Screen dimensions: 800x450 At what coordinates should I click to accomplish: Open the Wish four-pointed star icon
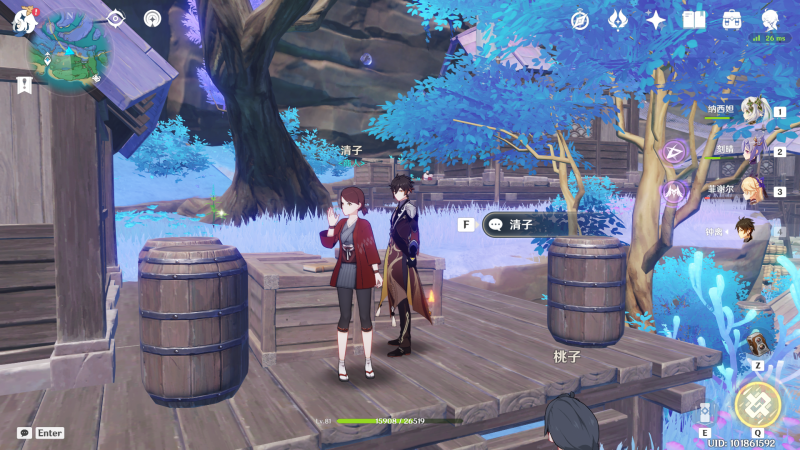click(x=656, y=19)
